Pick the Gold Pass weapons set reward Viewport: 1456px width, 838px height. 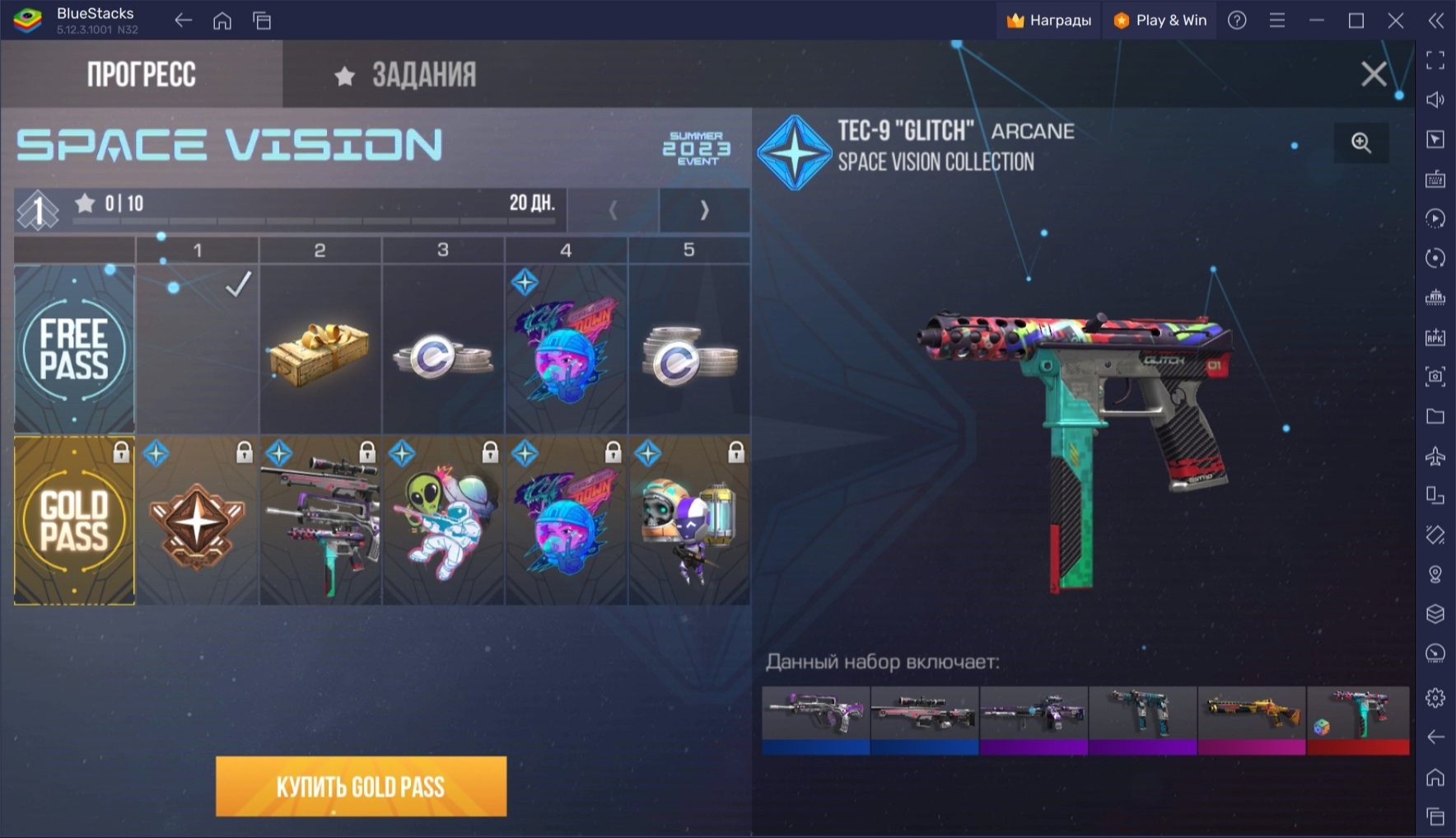320,522
